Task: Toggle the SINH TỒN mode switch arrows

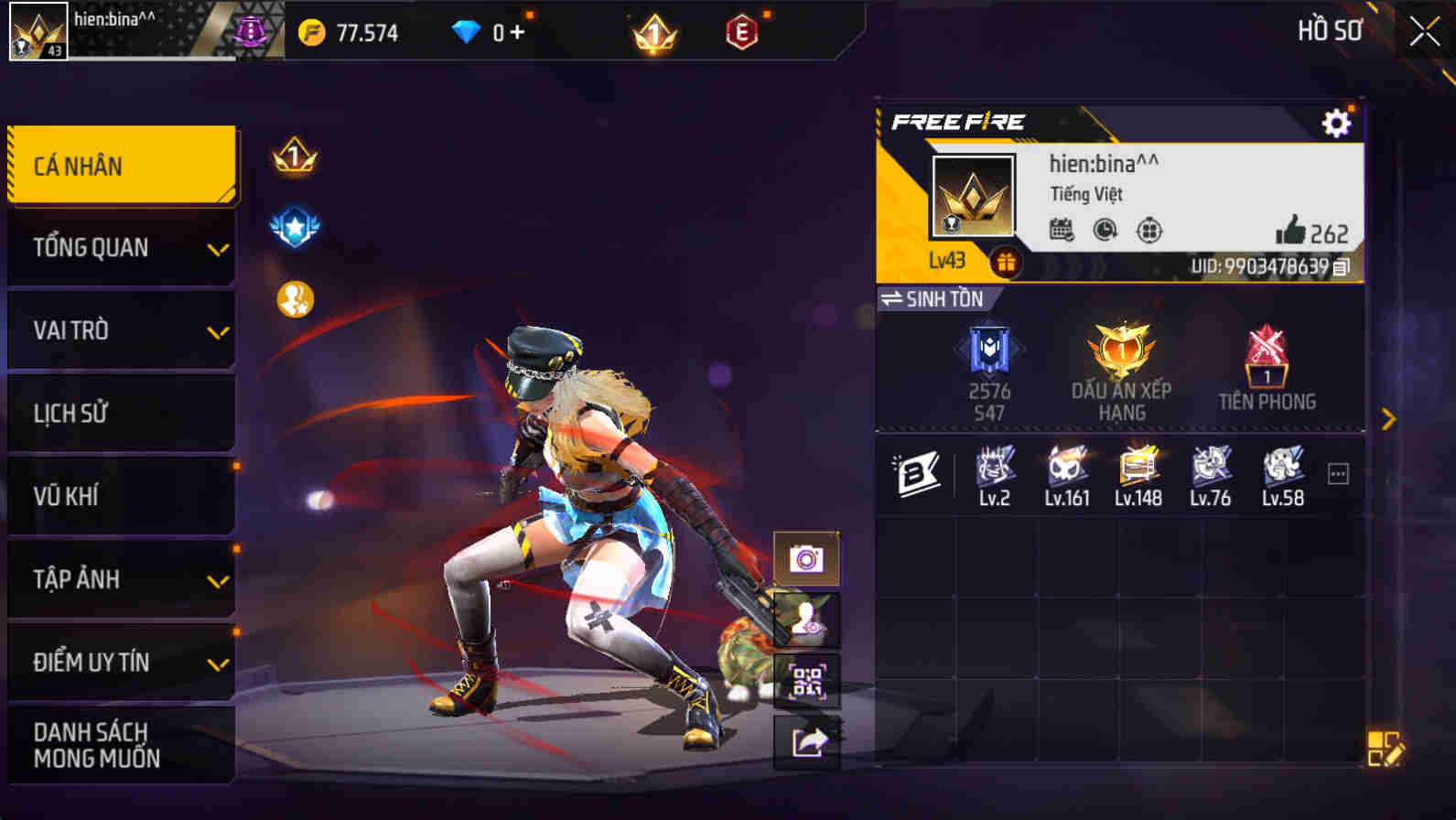Action: pyautogui.click(x=892, y=298)
